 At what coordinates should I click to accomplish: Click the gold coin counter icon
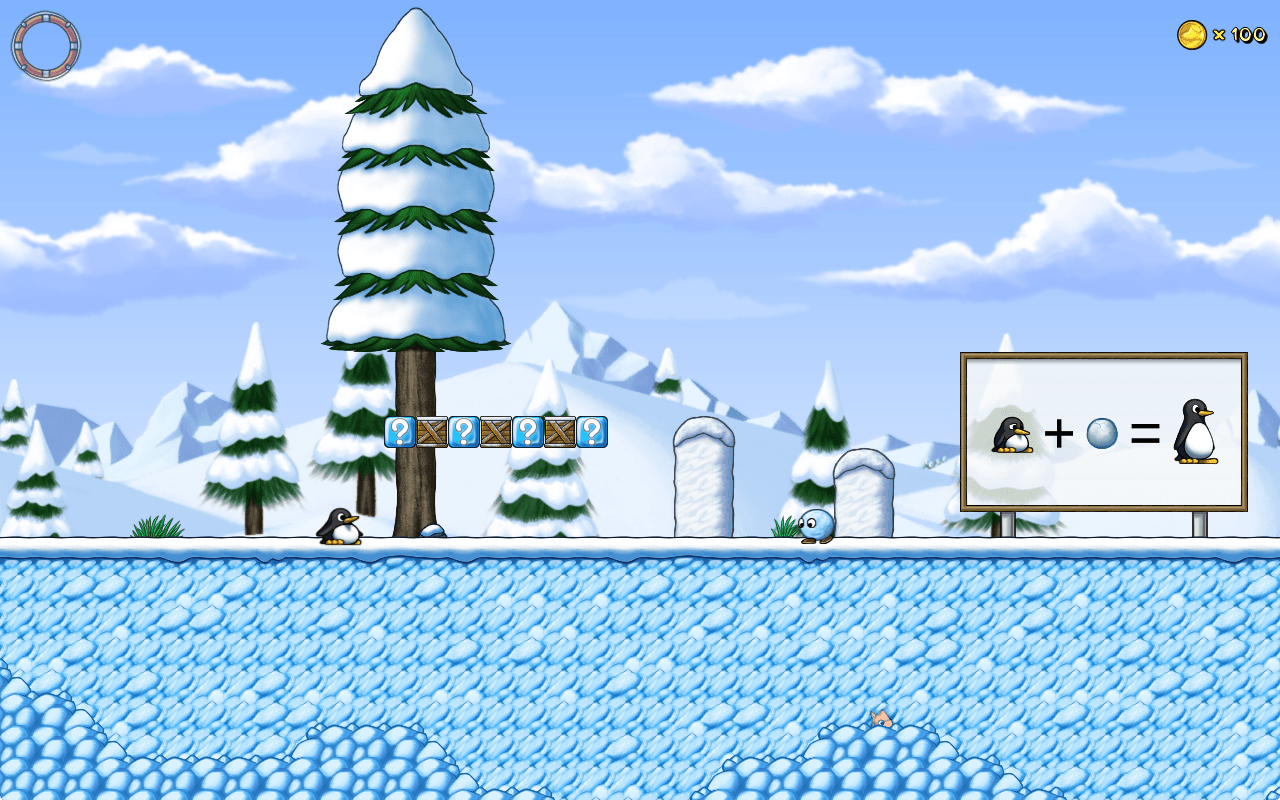point(1190,32)
